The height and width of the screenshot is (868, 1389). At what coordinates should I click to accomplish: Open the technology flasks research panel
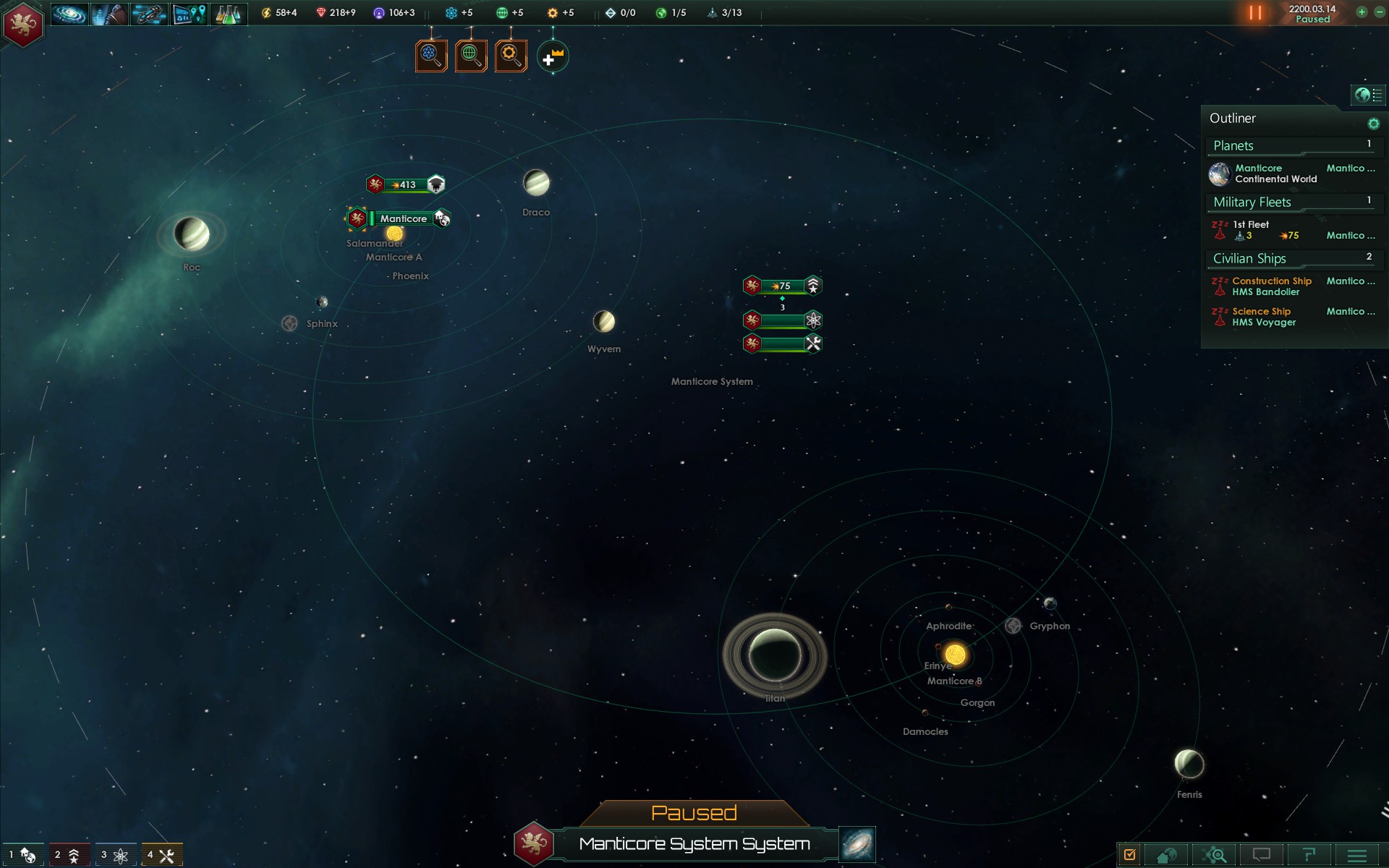[x=229, y=14]
